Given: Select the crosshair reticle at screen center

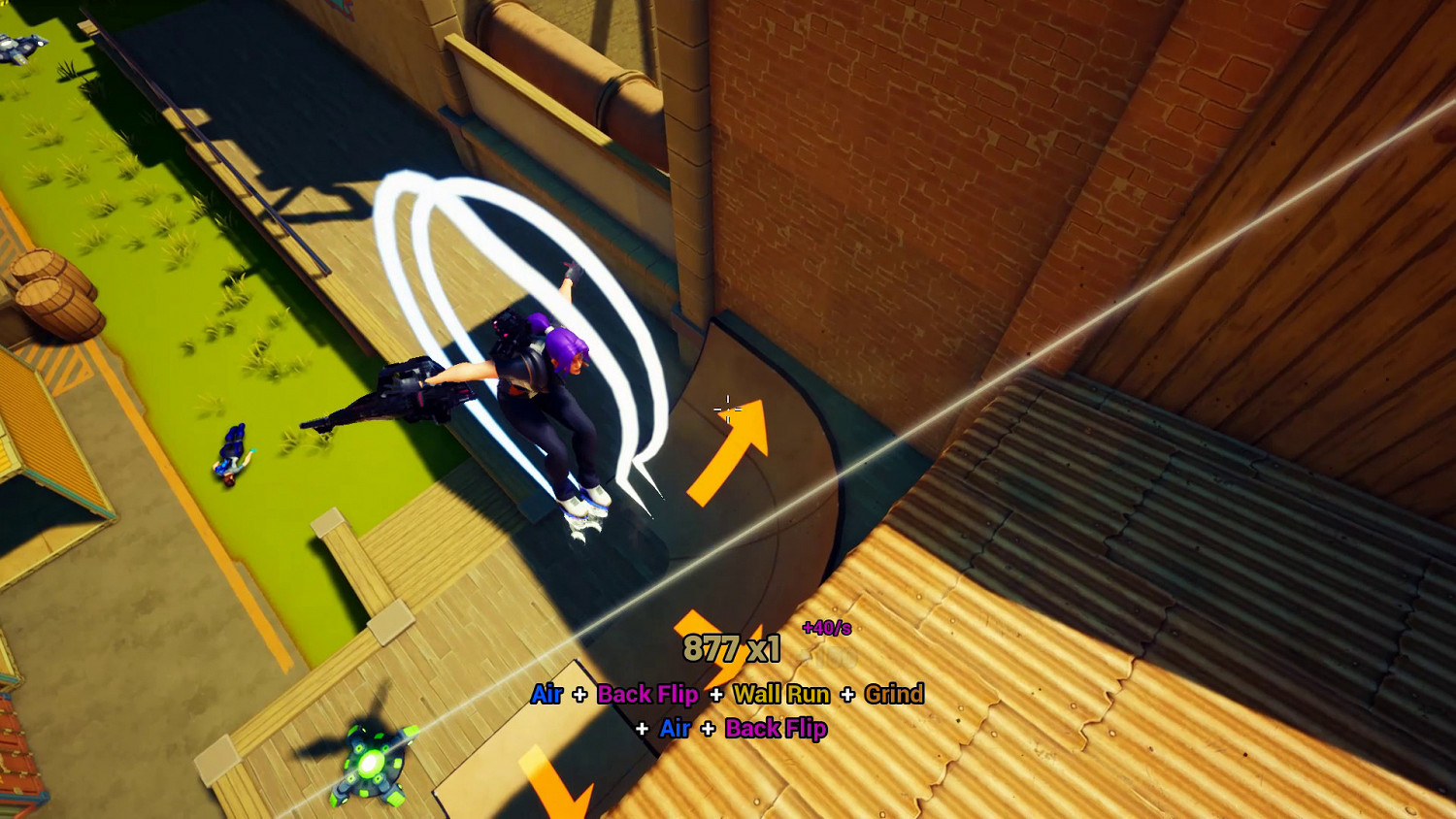Looking at the screenshot, I should click(727, 409).
